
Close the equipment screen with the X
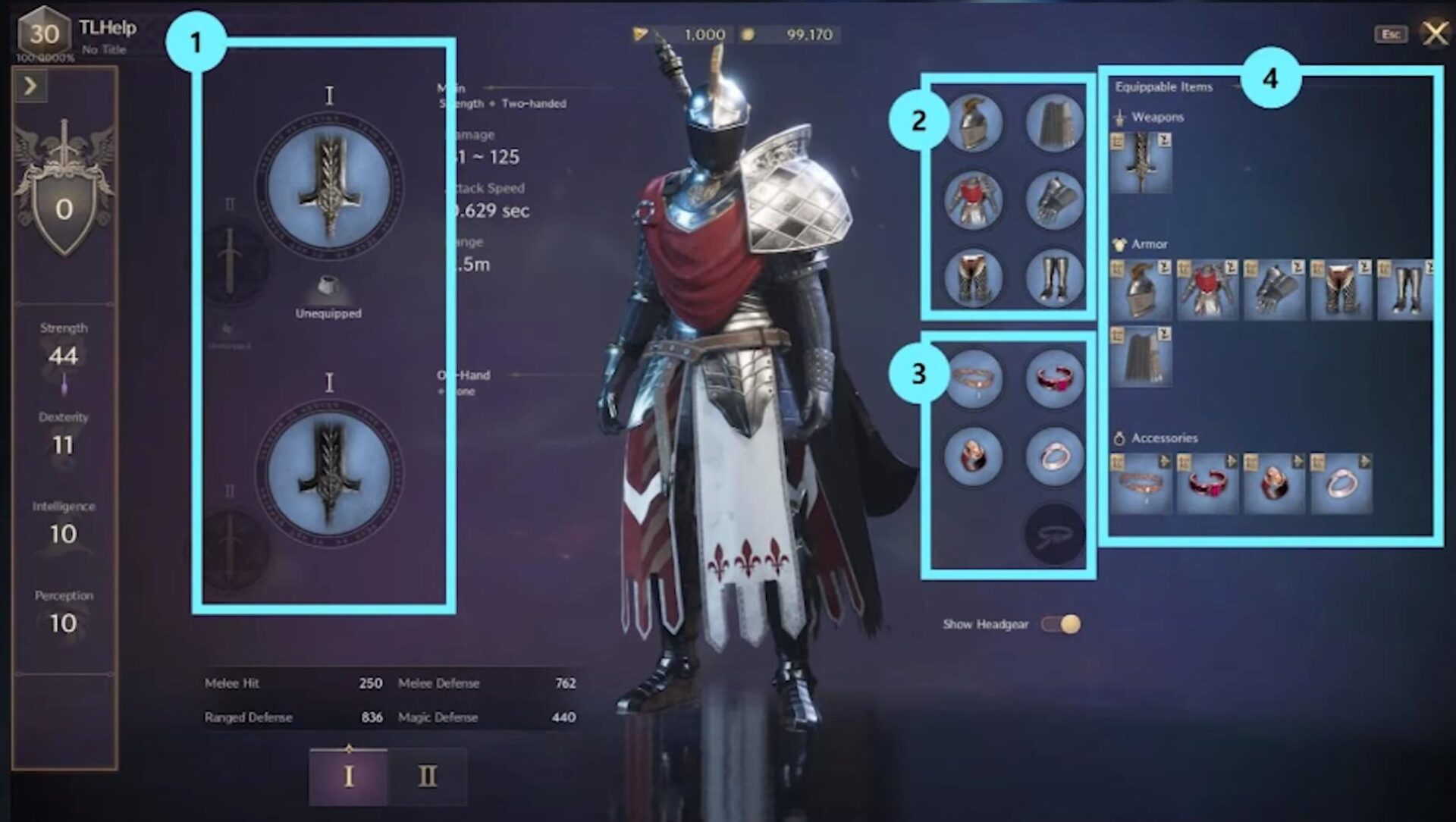[1435, 33]
